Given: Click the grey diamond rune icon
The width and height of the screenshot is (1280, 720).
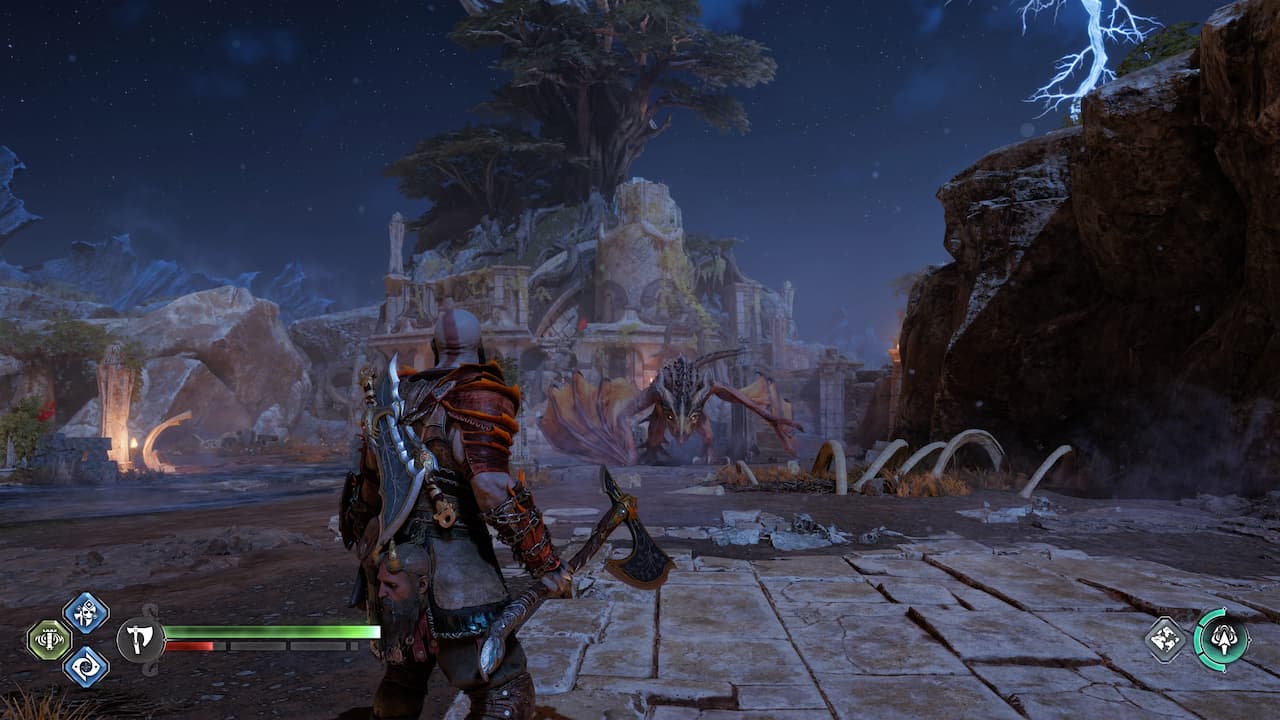Looking at the screenshot, I should click(1165, 639).
